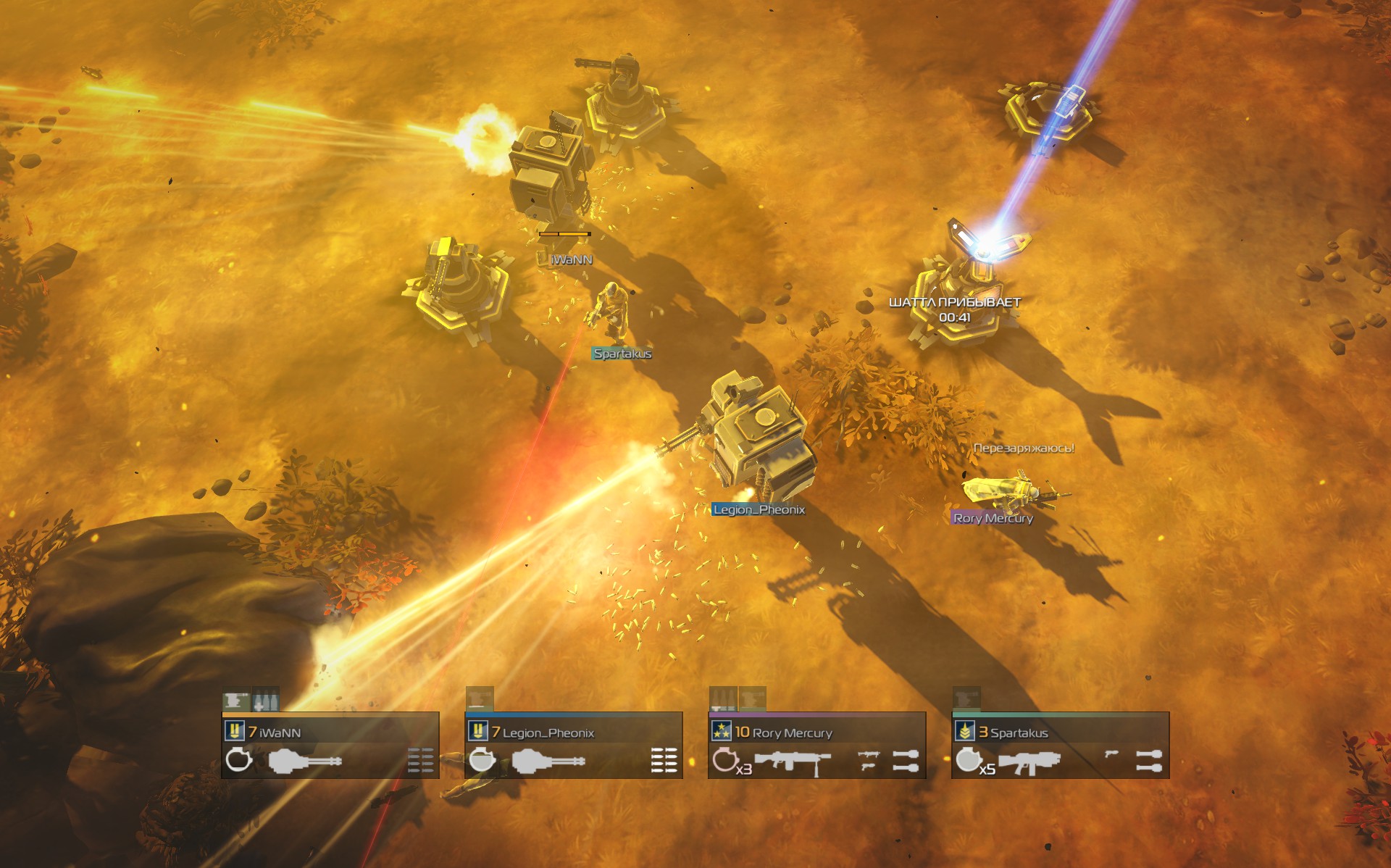This screenshot has height=868, width=1391.
Task: Click iWaNN's rank badge
Action: (234, 731)
